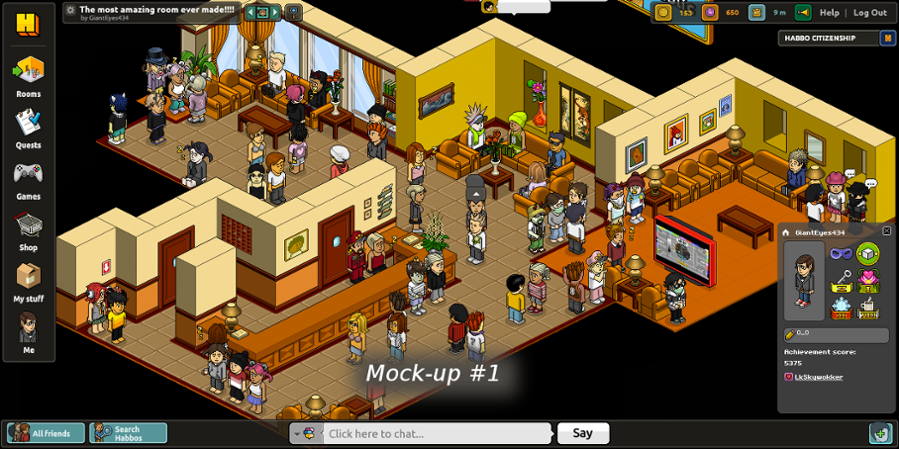Open room settings gear icon
Screen dimensions: 899x449
pyautogui.click(x=70, y=10)
